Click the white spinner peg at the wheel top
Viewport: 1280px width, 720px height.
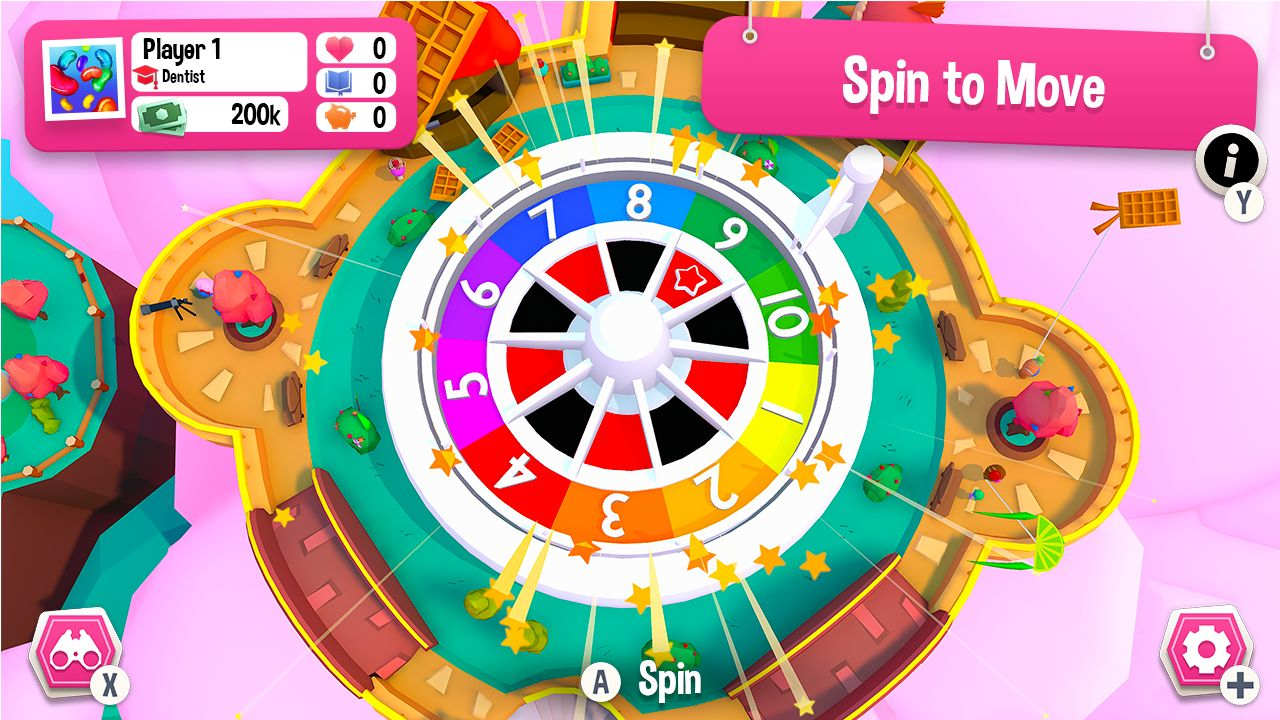(858, 190)
